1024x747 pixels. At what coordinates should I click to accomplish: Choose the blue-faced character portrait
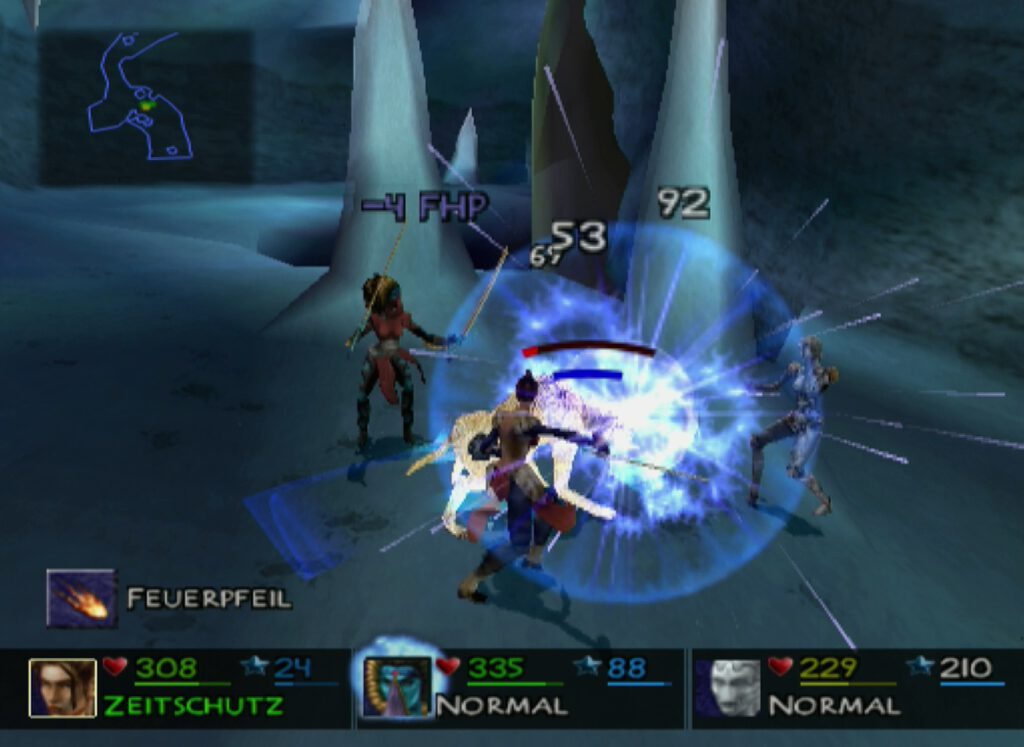tap(396, 687)
